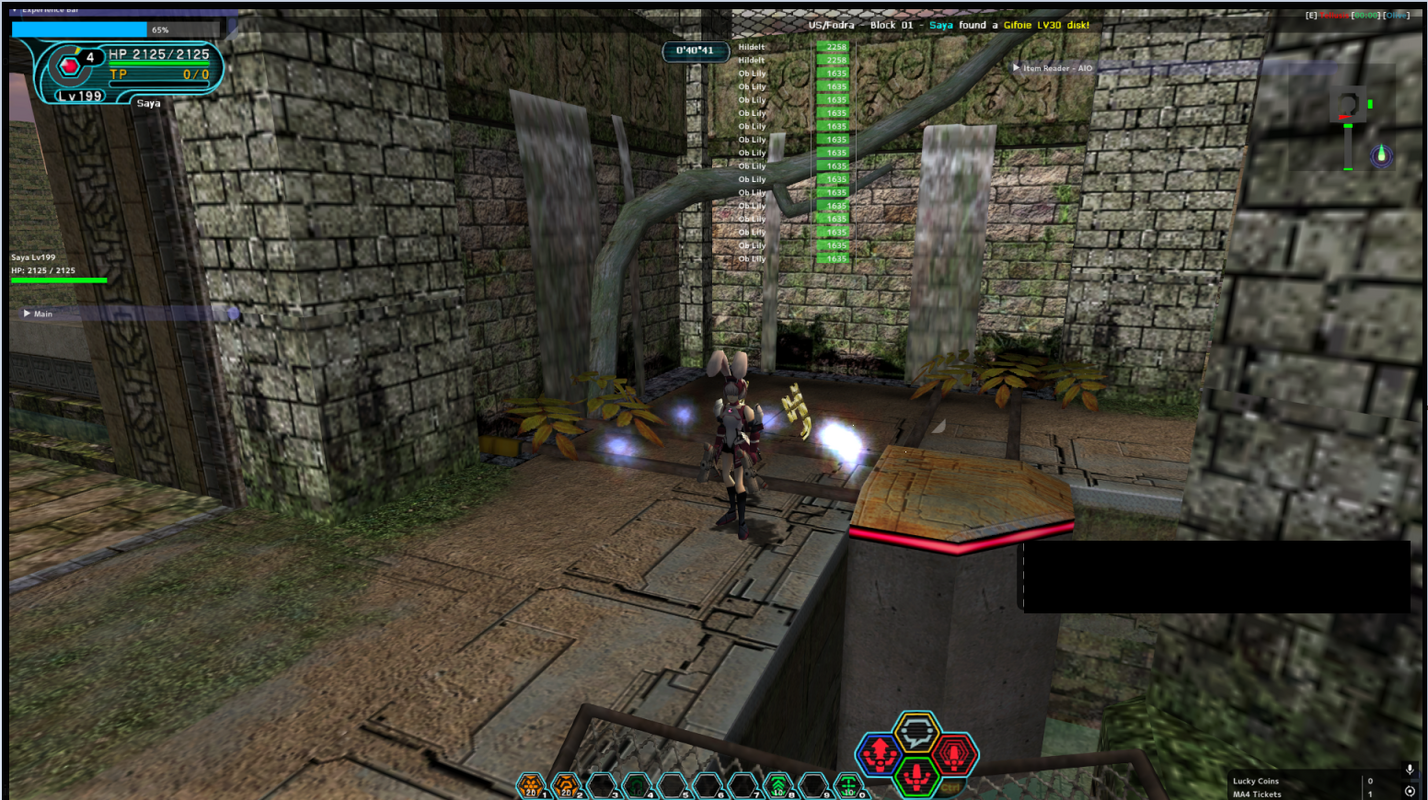Image resolution: width=1428 pixels, height=800 pixels.
Task: Cast the green upward-arrows technique in slot 8
Action: pyautogui.click(x=778, y=786)
